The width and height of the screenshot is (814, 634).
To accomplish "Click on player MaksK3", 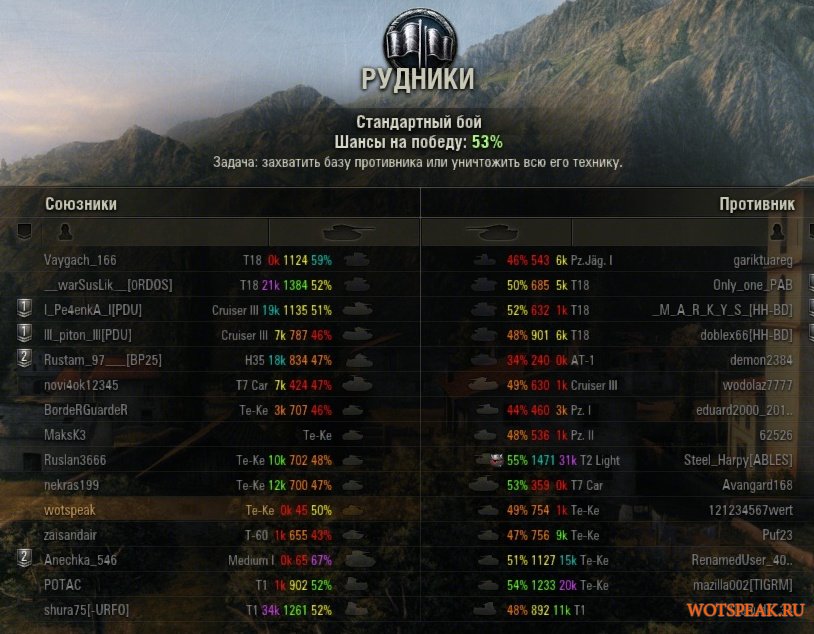I will click(65, 435).
